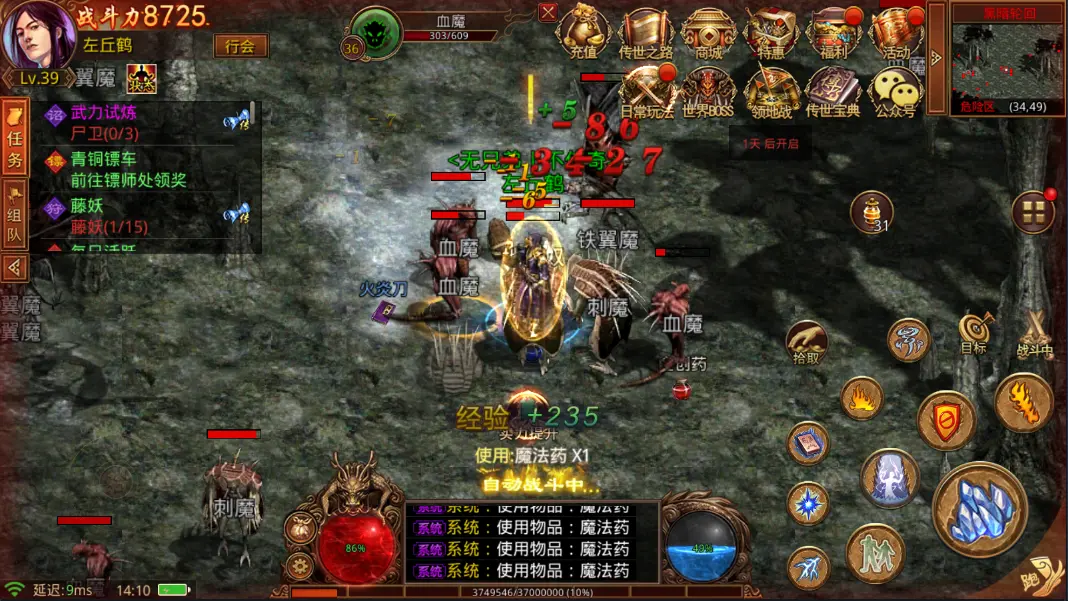This screenshot has height=601, width=1068.
Task: Tap the 拾取 pickup button
Action: coord(806,342)
